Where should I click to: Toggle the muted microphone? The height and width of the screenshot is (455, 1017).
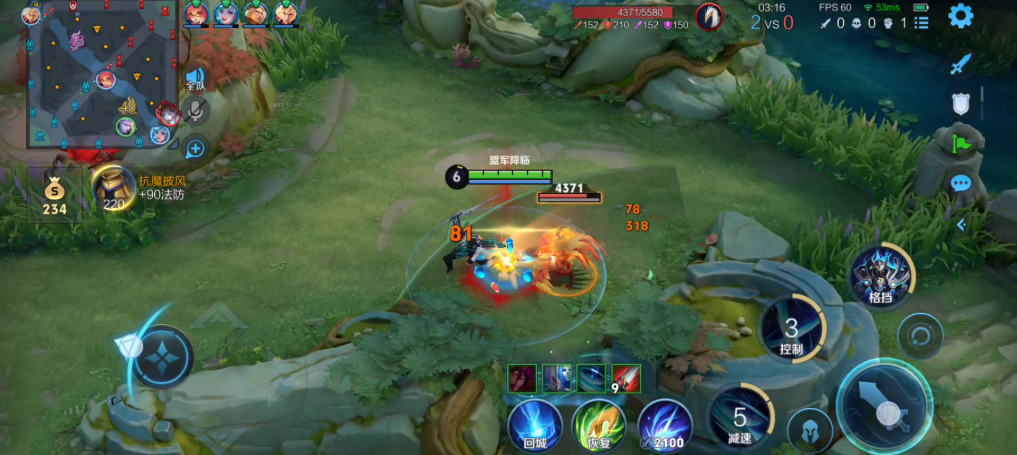pos(196,111)
